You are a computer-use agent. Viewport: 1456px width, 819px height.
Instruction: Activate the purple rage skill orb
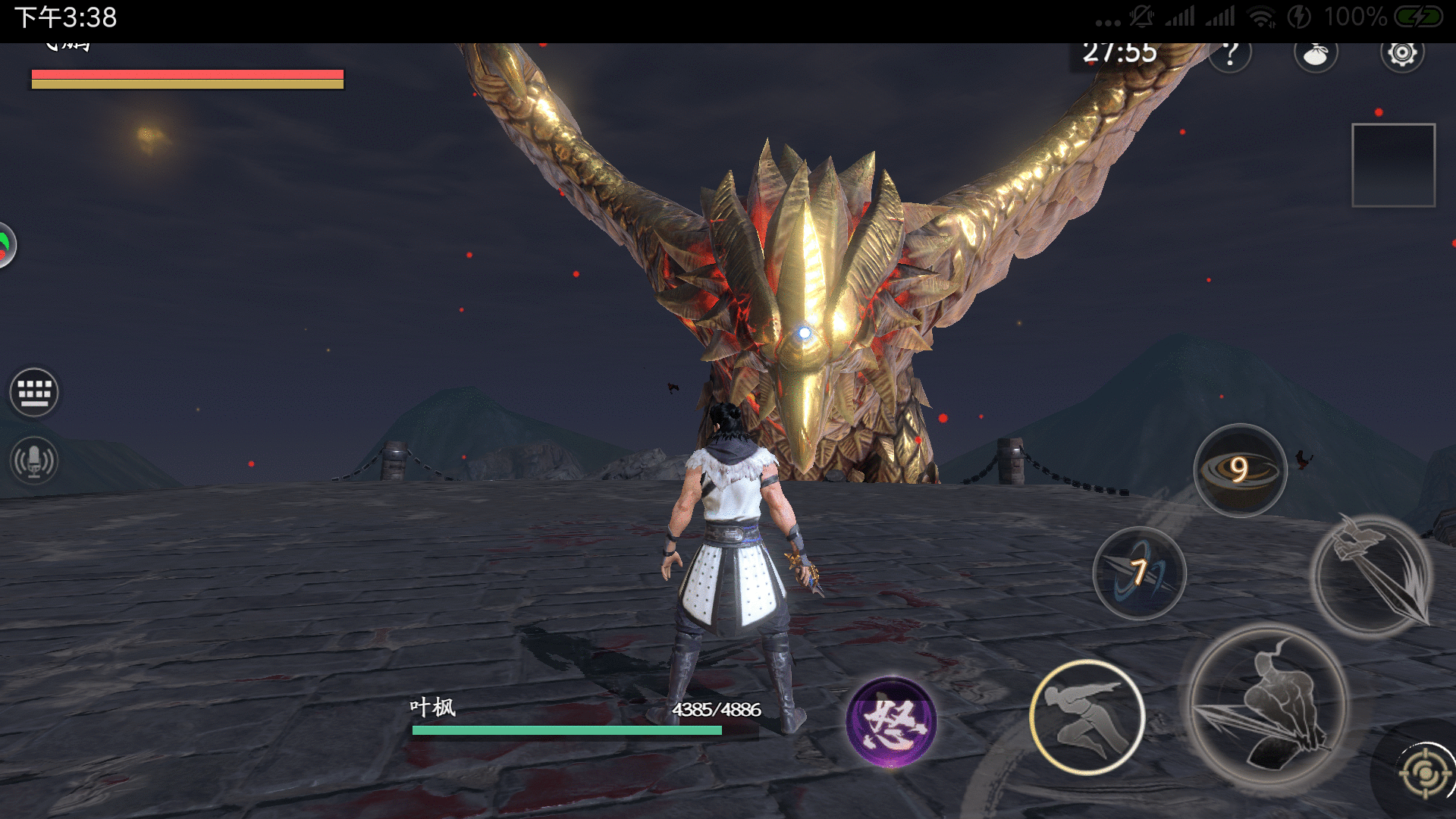click(x=891, y=721)
